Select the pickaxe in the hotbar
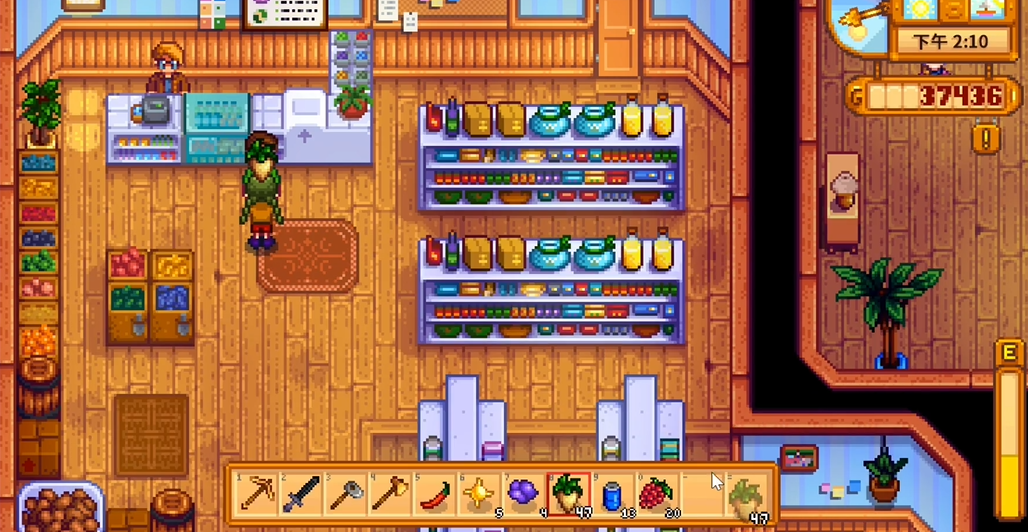The width and height of the screenshot is (1028, 532). pos(260,493)
